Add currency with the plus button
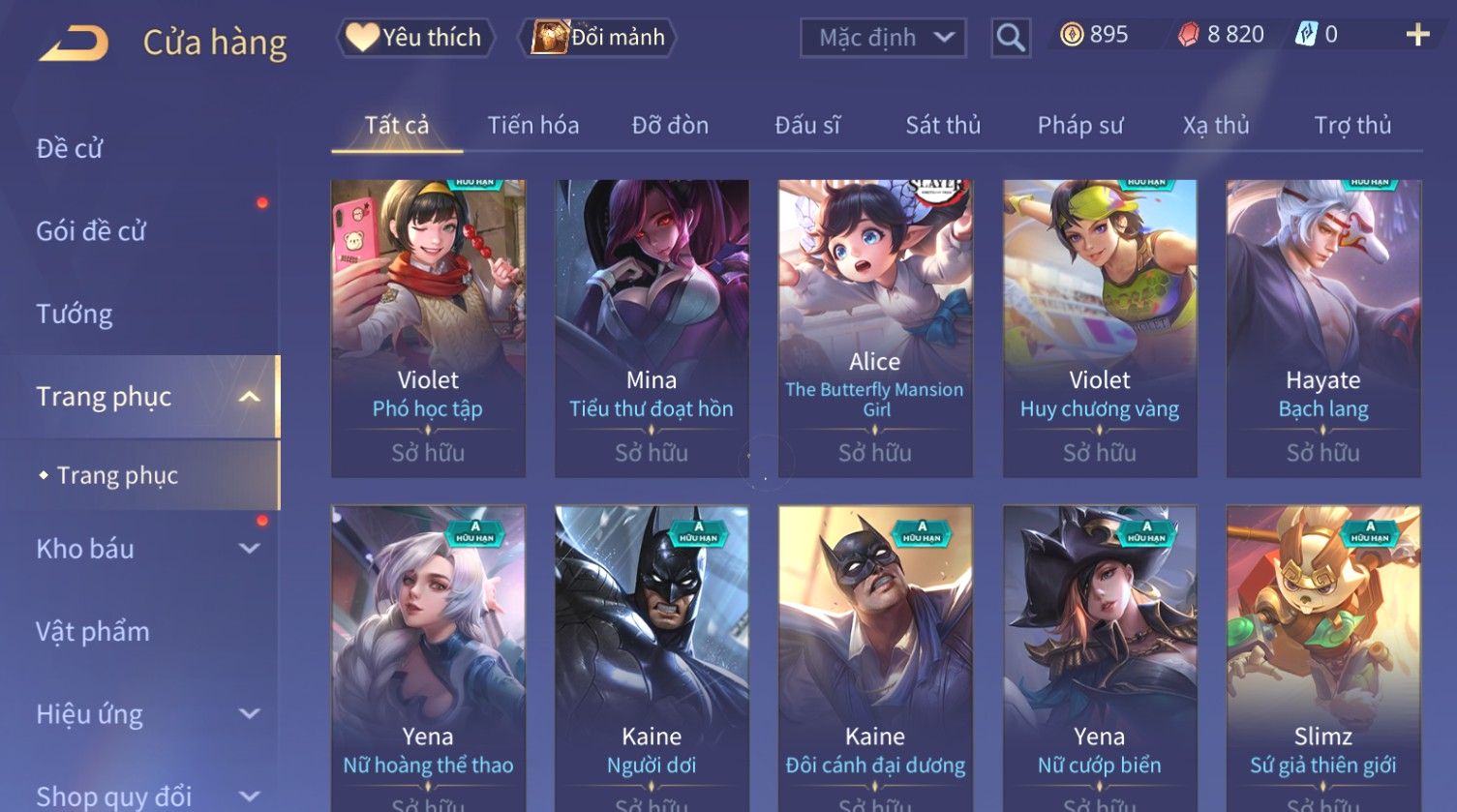Image resolution: width=1457 pixels, height=812 pixels. coord(1417,36)
